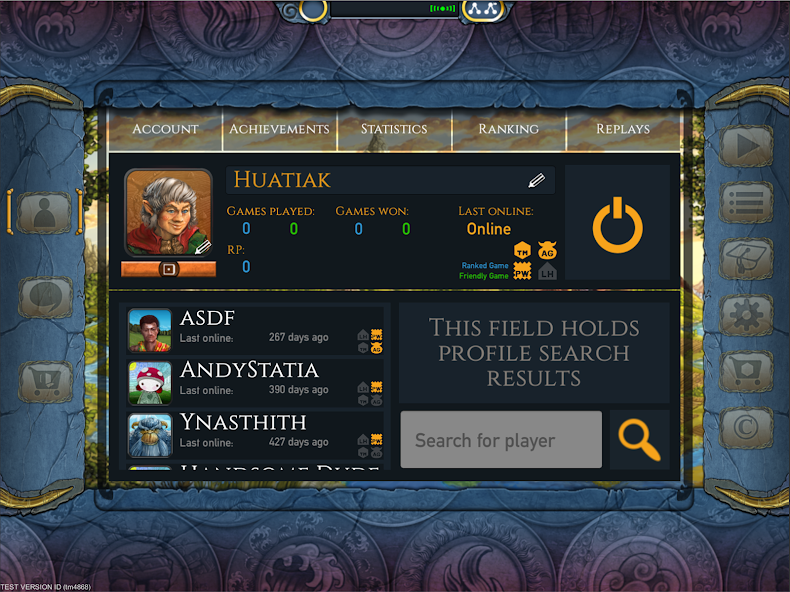
Task: Switch to the Account tab
Action: pyautogui.click(x=165, y=129)
